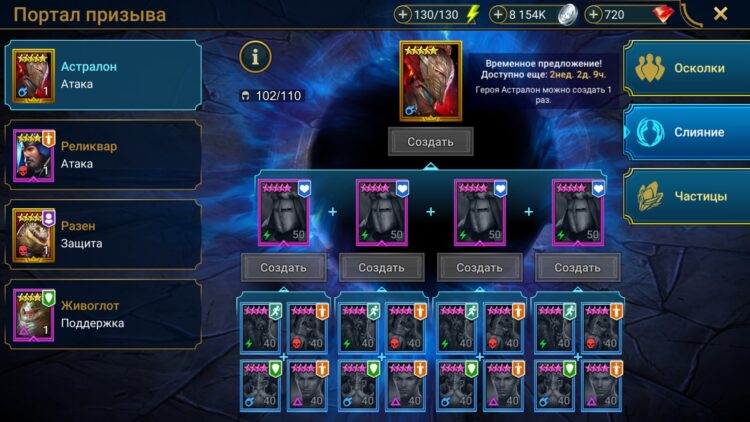Open the Слияние tab
Viewport: 750px width, 422px height.
pos(687,132)
